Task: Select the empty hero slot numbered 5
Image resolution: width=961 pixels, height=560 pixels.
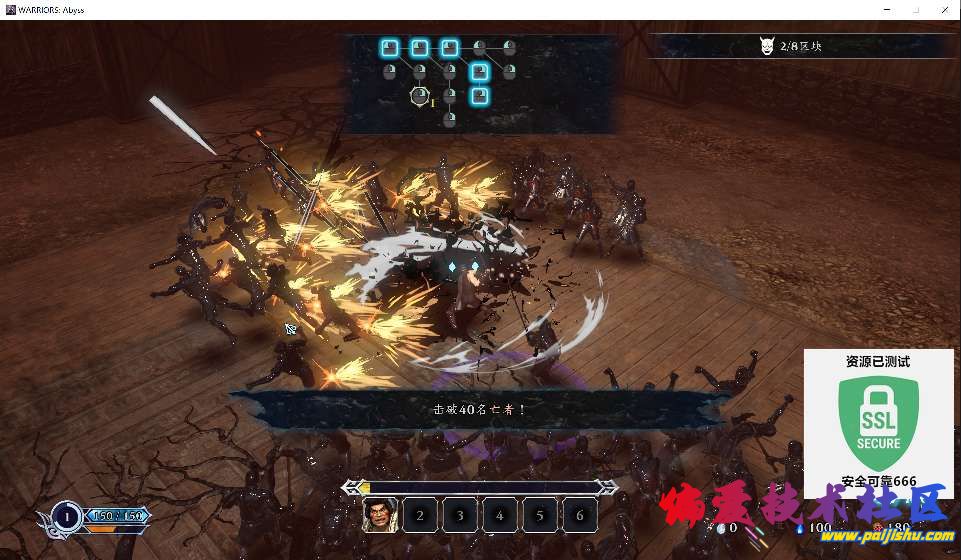Action: [540, 515]
